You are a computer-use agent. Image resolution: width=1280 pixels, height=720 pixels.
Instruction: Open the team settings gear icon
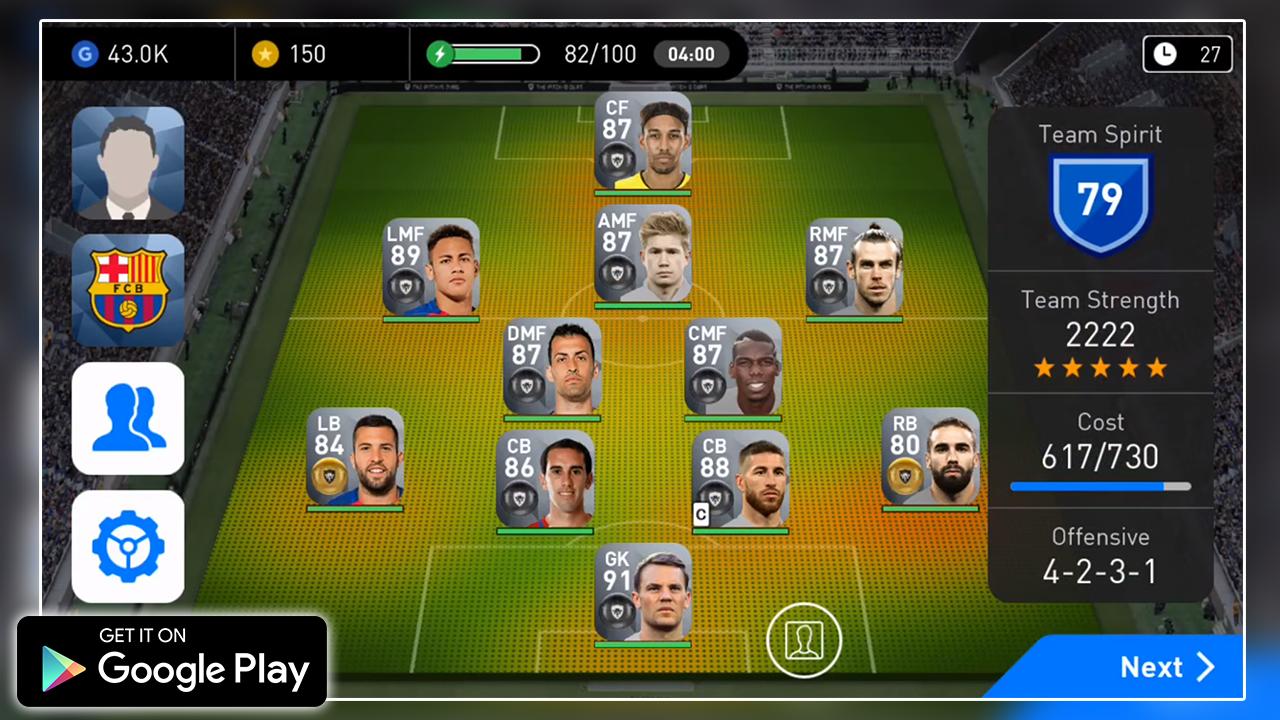127,546
